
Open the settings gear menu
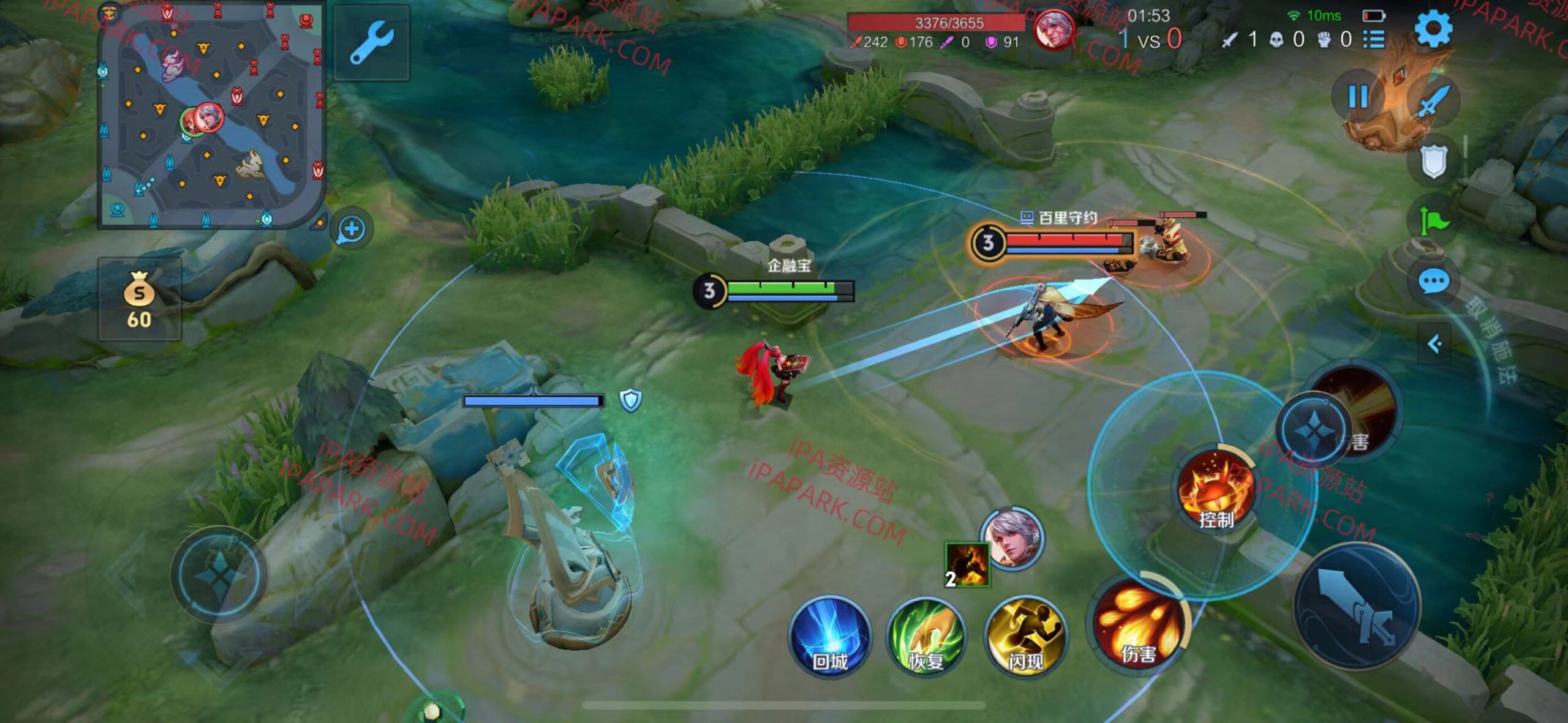[x=1433, y=29]
